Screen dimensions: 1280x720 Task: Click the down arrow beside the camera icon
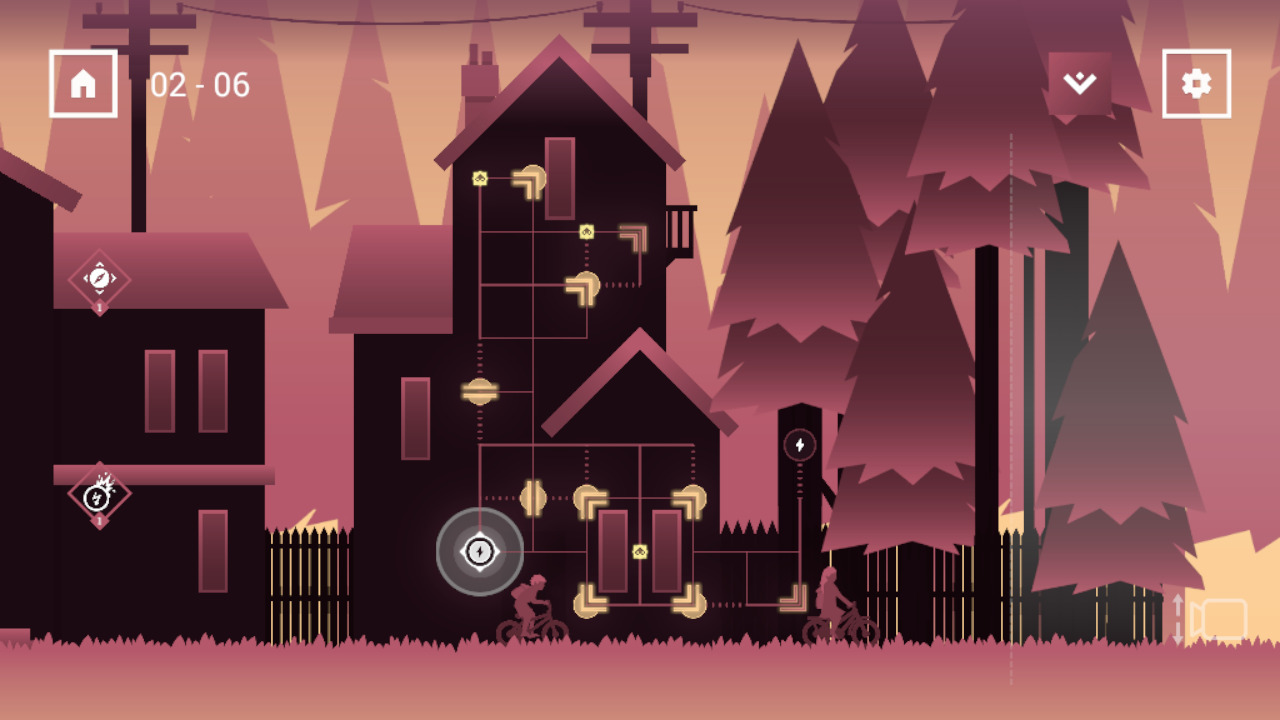pyautogui.click(x=1178, y=637)
